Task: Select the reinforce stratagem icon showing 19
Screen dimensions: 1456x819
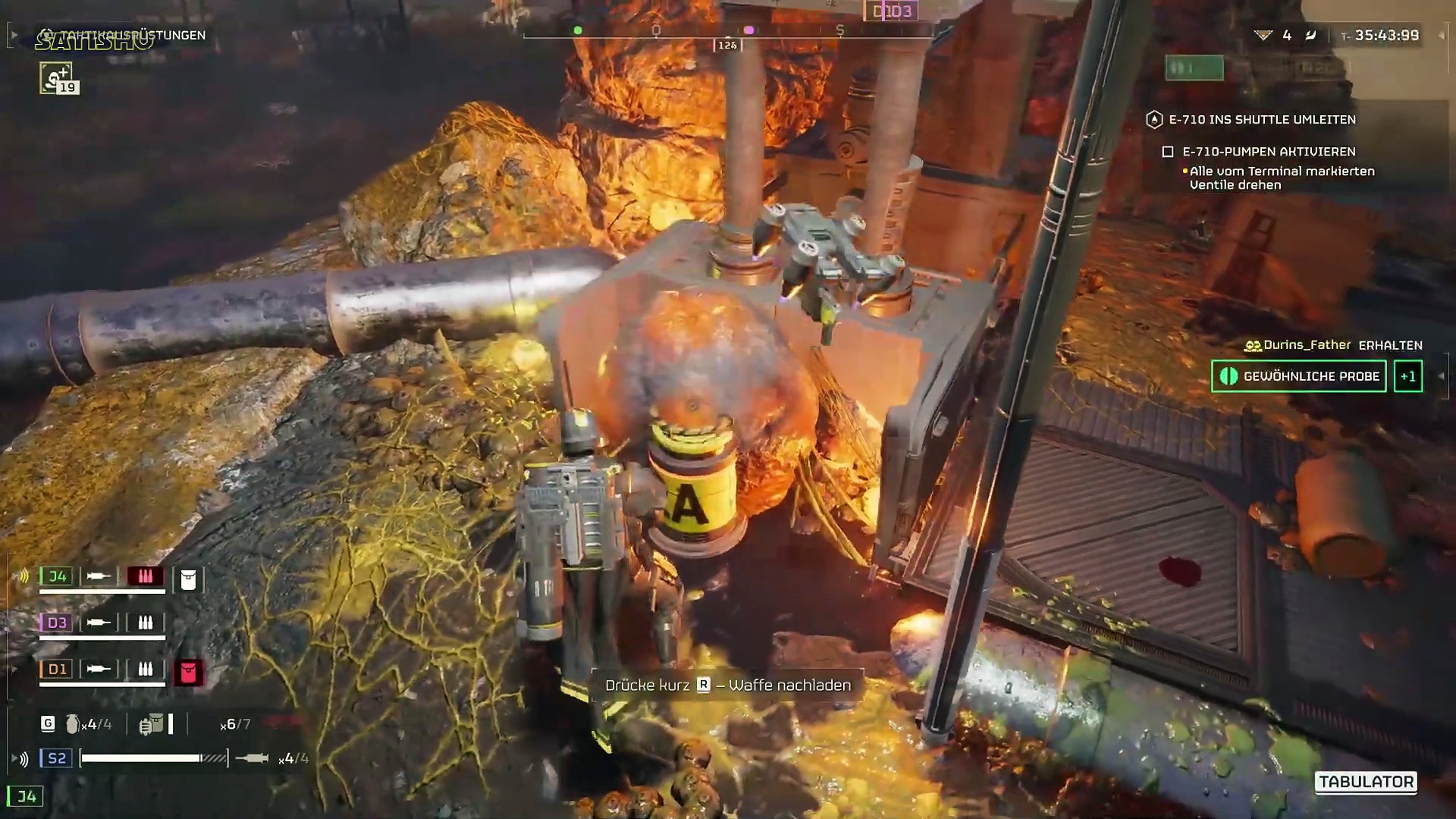Action: pyautogui.click(x=57, y=78)
